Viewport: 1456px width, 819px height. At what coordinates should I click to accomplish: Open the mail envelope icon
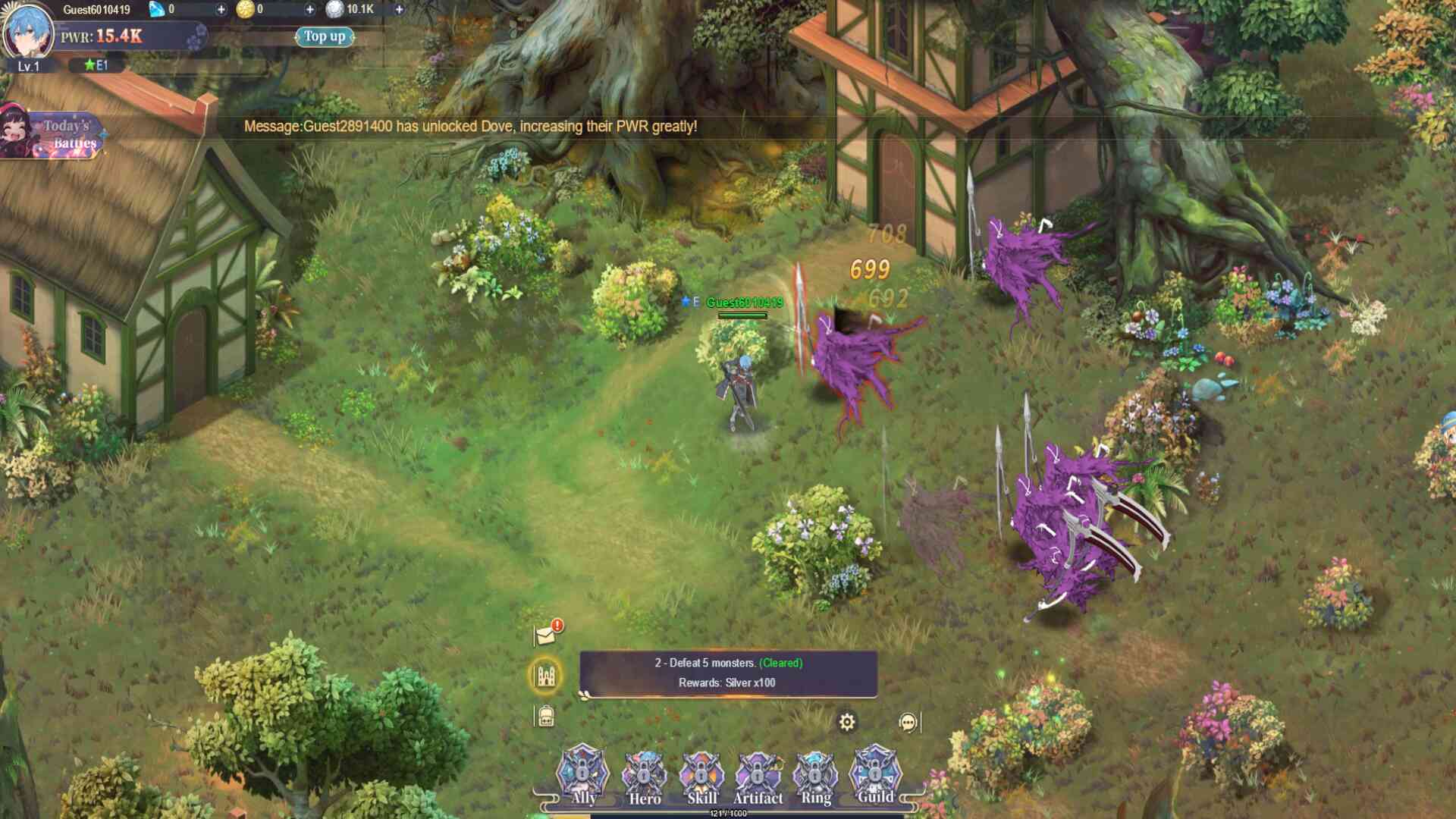point(546,634)
